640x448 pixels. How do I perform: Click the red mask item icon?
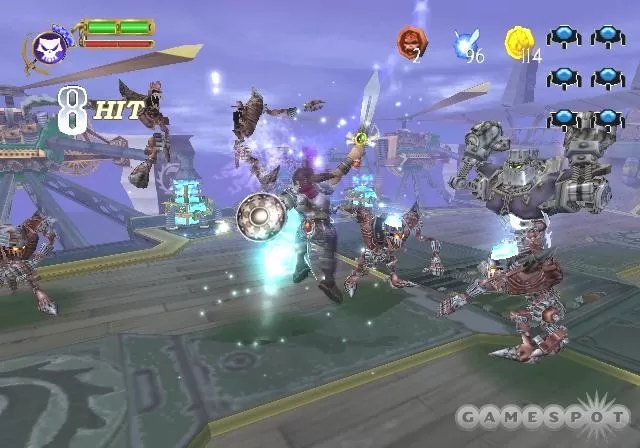tap(410, 41)
